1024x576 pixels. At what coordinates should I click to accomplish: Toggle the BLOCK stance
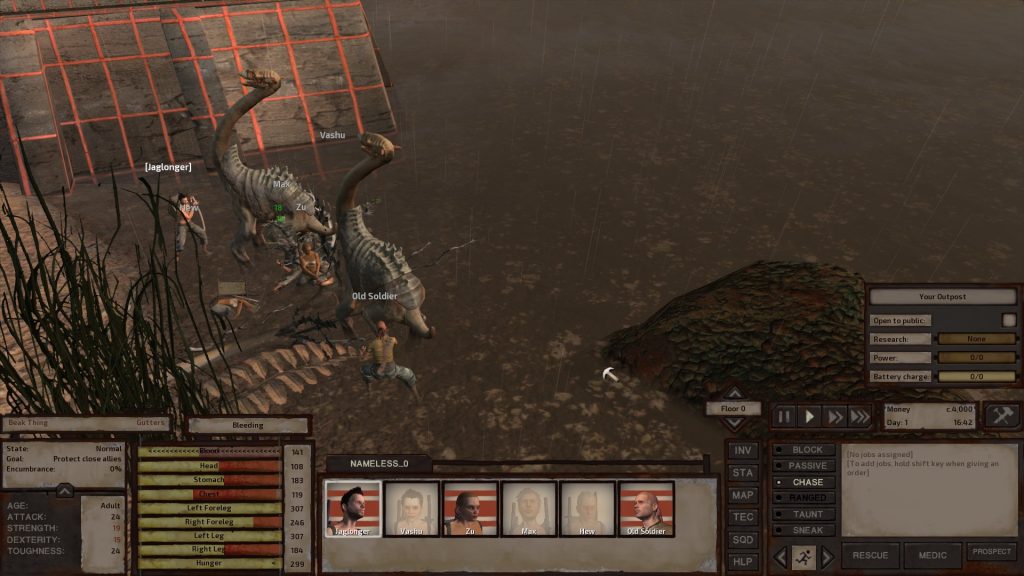pyautogui.click(x=804, y=450)
